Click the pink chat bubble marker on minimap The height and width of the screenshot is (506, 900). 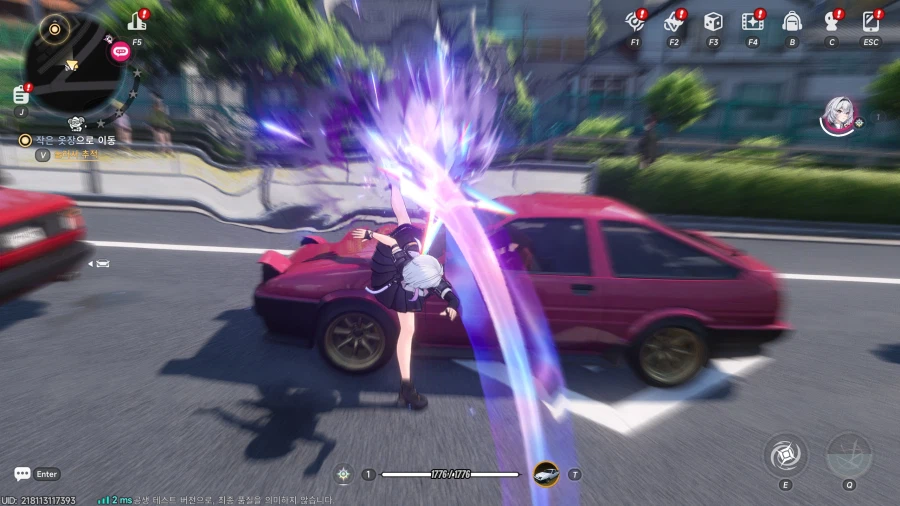pos(120,50)
